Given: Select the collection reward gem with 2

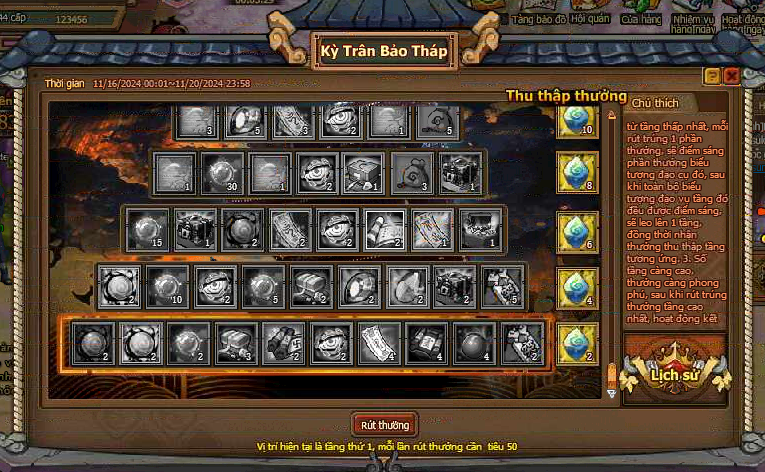Looking at the screenshot, I should click(575, 344).
